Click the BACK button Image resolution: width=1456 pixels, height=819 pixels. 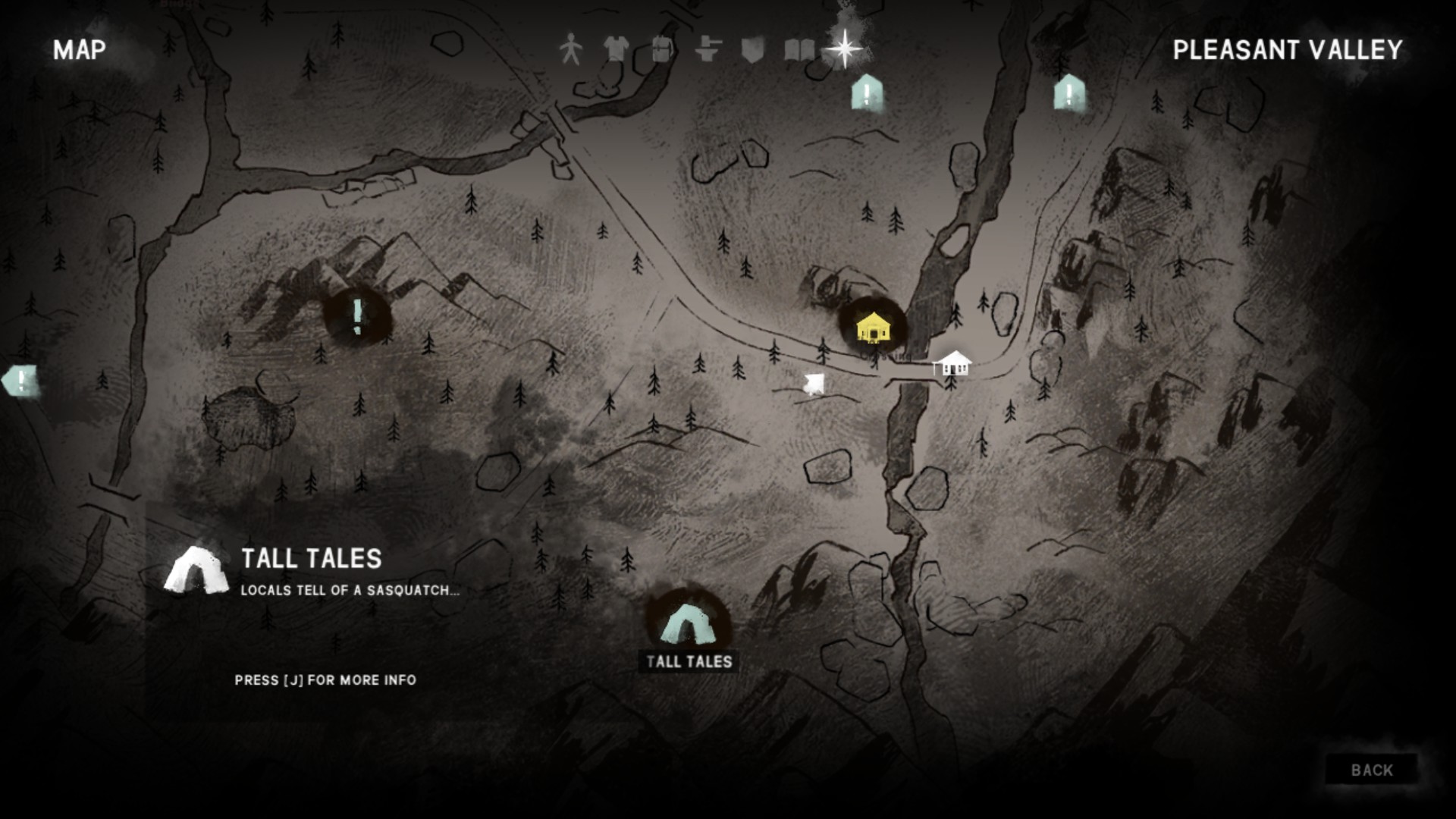[x=1371, y=770]
